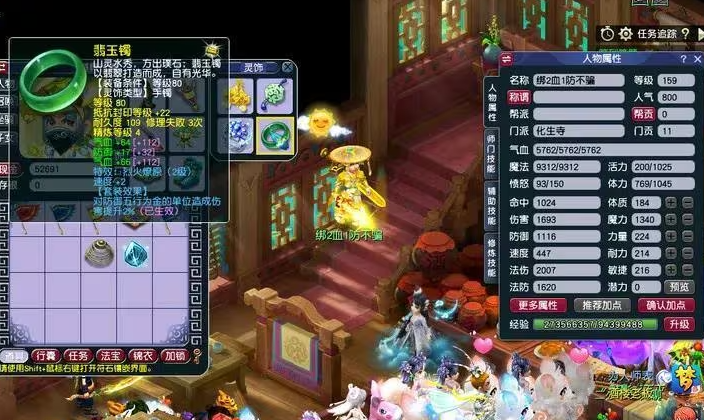Switch to the 师门技能 side tab
Image resolution: width=704 pixels, height=420 pixels.
tap(491, 150)
